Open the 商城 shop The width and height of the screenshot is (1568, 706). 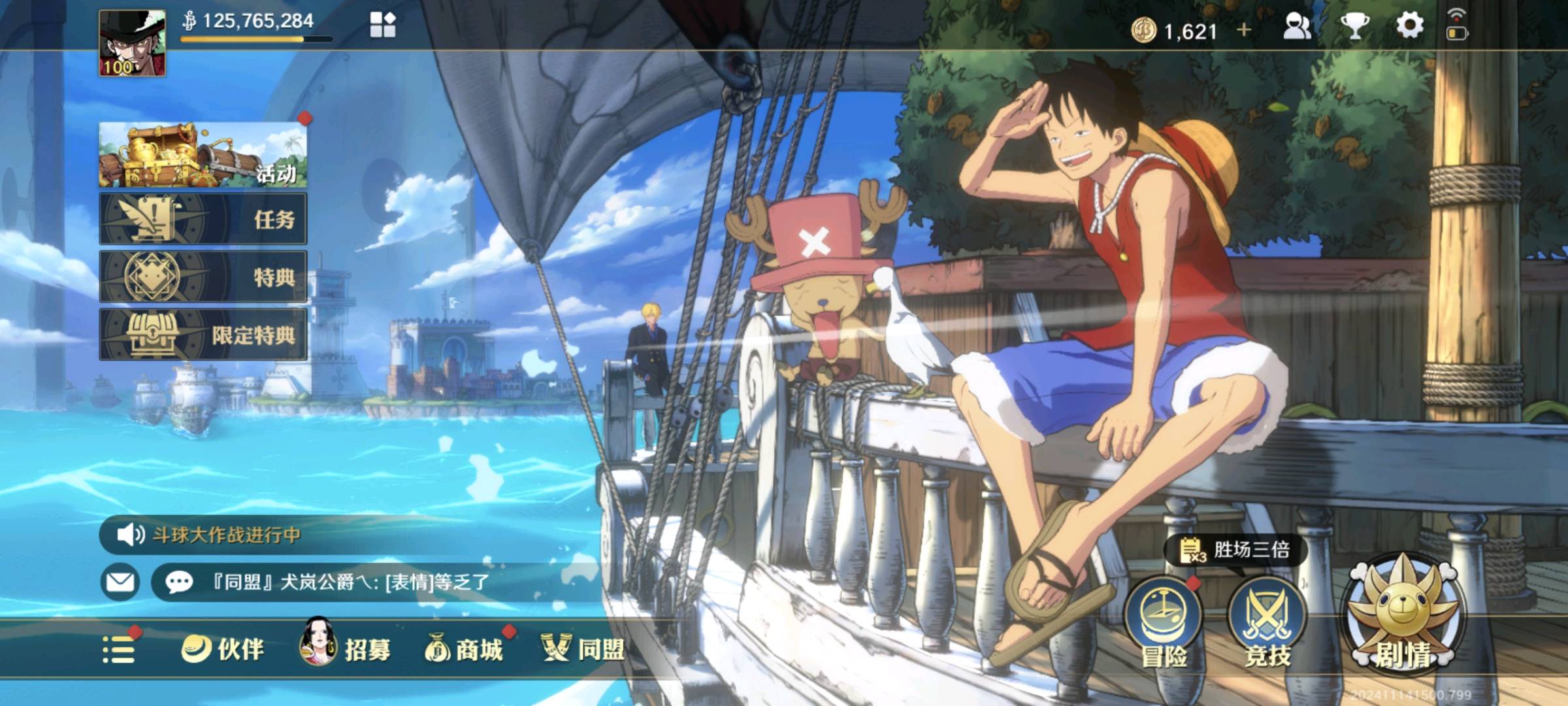click(465, 649)
